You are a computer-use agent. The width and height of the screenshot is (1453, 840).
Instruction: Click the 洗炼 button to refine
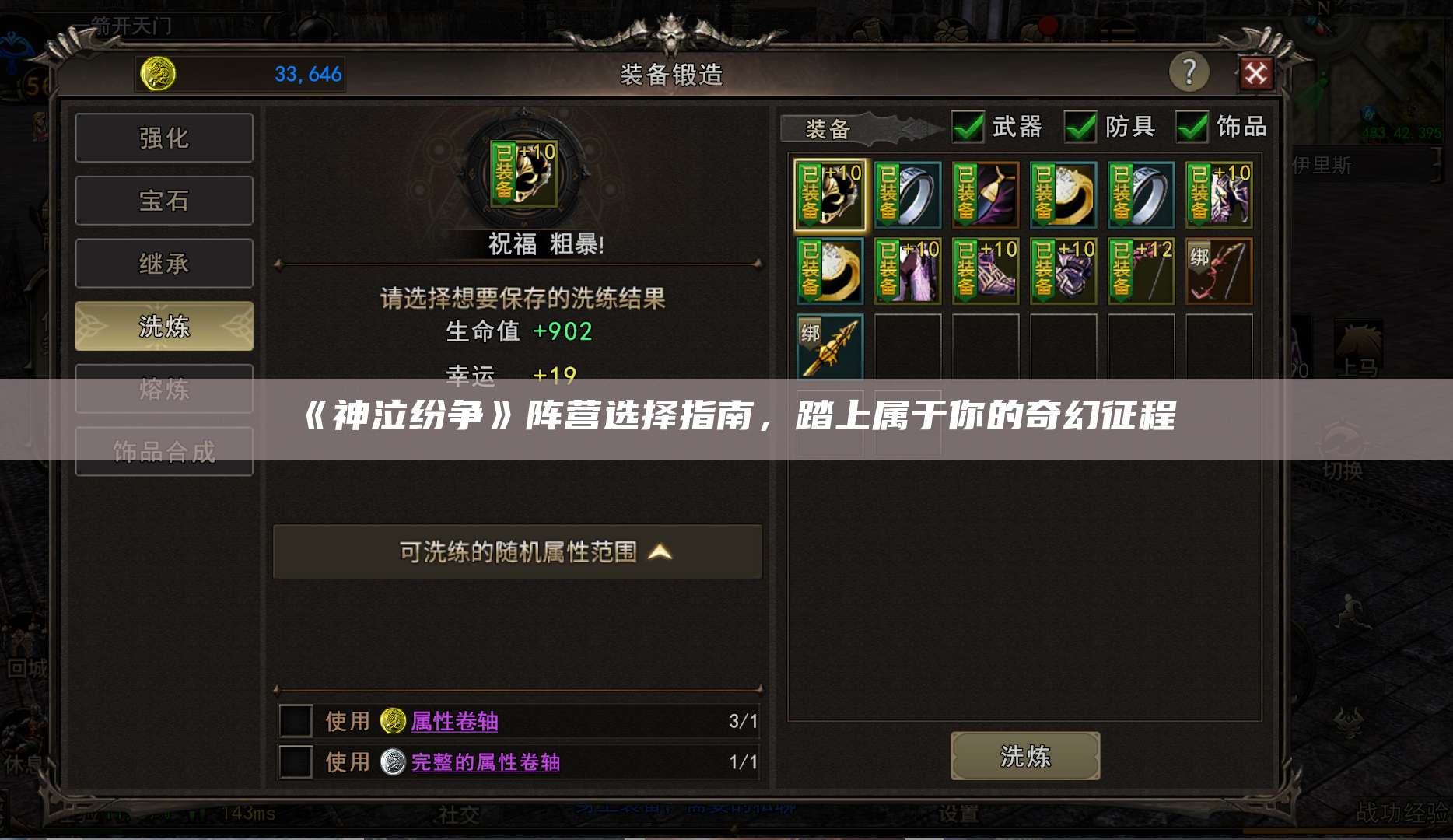click(1025, 755)
